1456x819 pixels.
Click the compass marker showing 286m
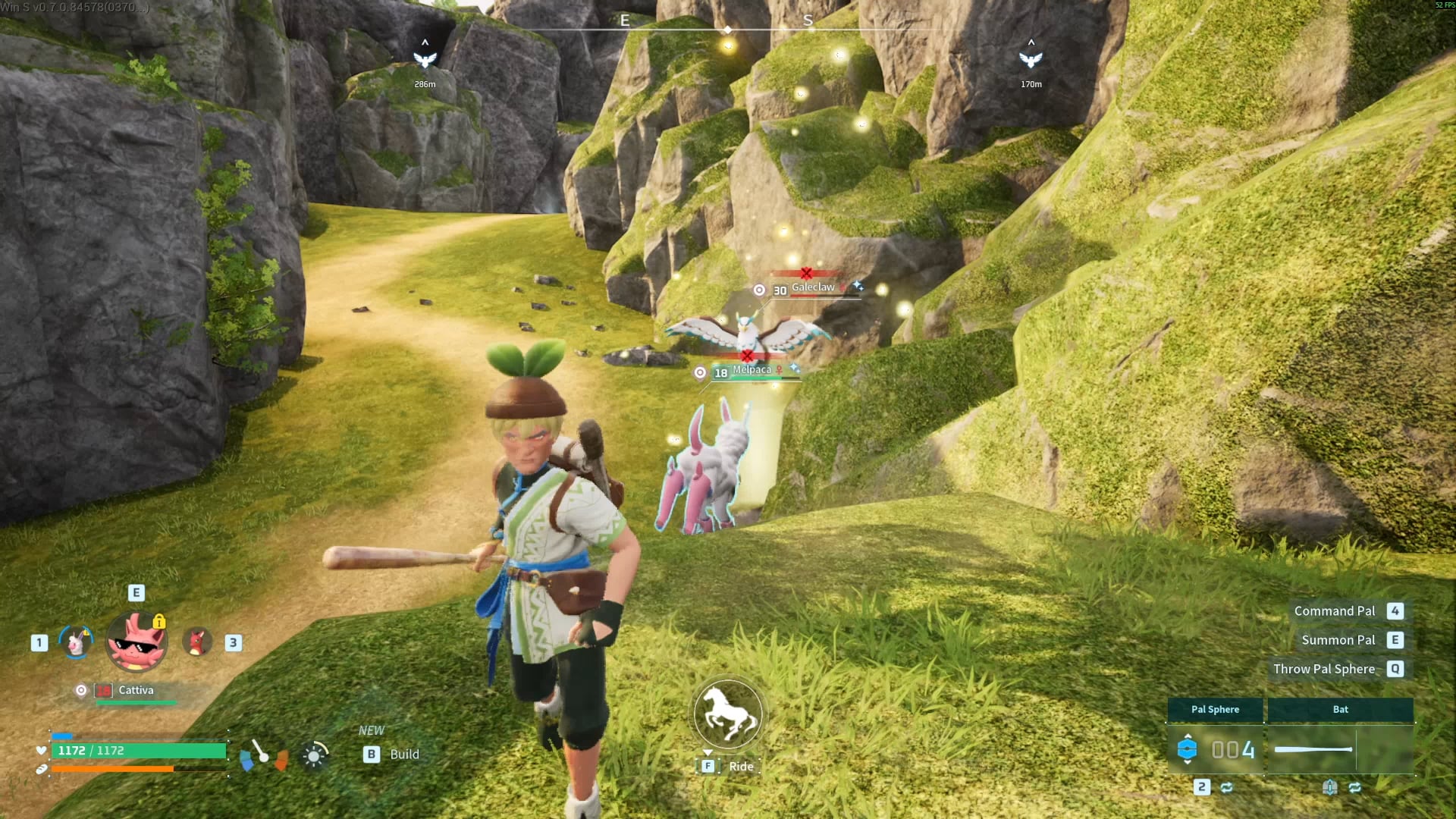(x=425, y=59)
